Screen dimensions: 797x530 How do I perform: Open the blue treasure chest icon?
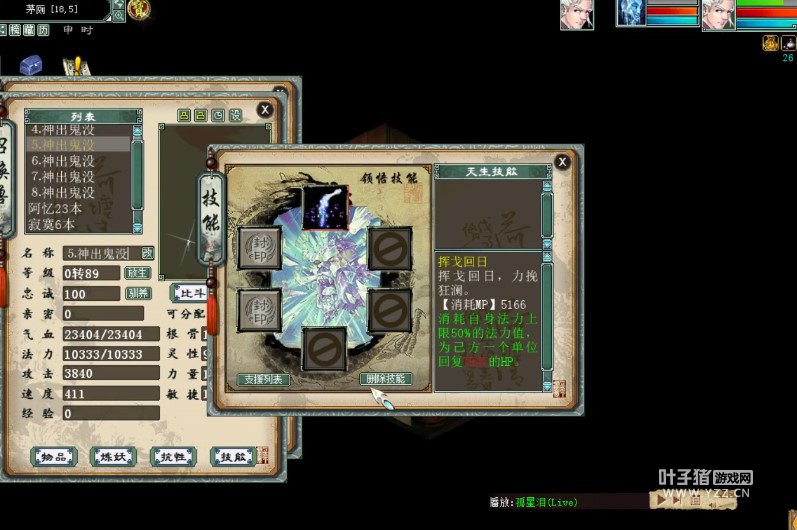pyautogui.click(x=31, y=63)
